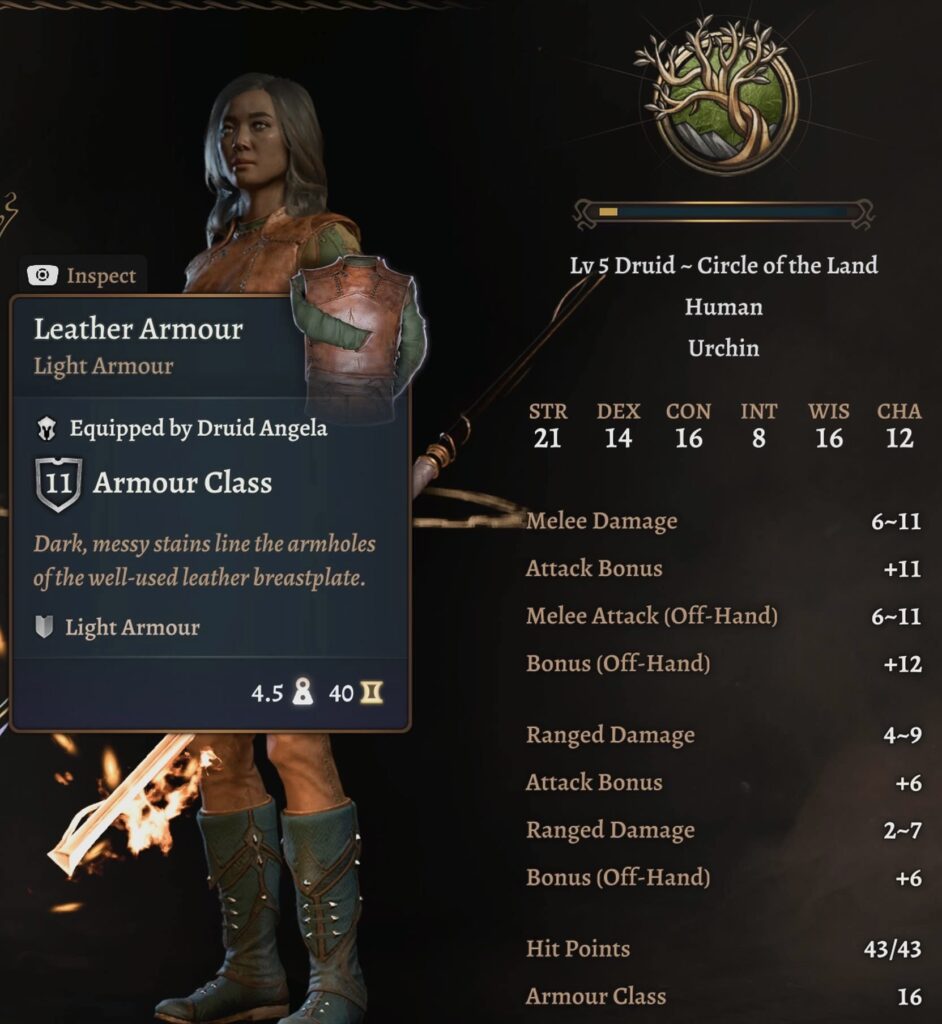Select the DEX ability score
This screenshot has width=942, height=1024.
tap(618, 426)
